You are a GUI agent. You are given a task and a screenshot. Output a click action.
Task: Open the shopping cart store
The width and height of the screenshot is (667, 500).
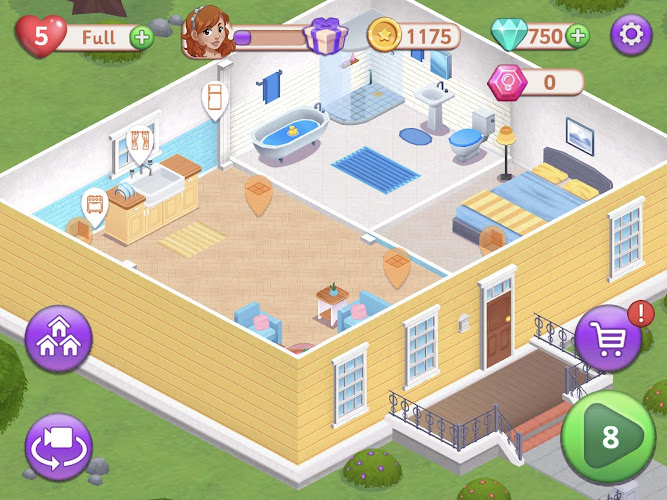(608, 338)
